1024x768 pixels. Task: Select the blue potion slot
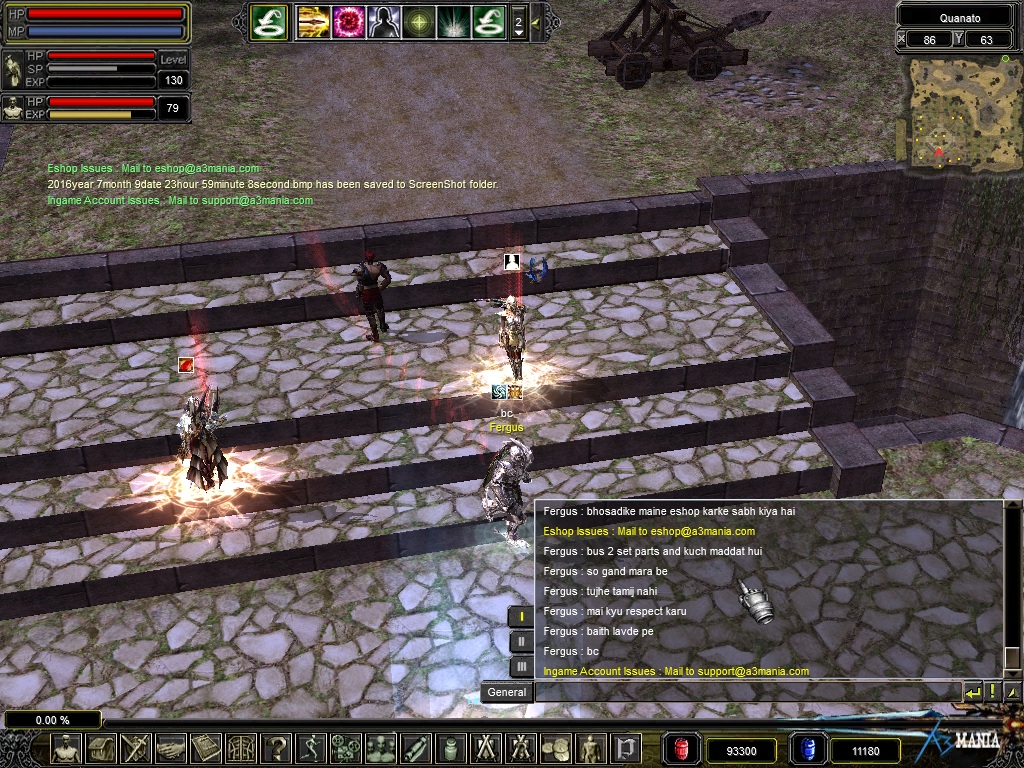[806, 748]
